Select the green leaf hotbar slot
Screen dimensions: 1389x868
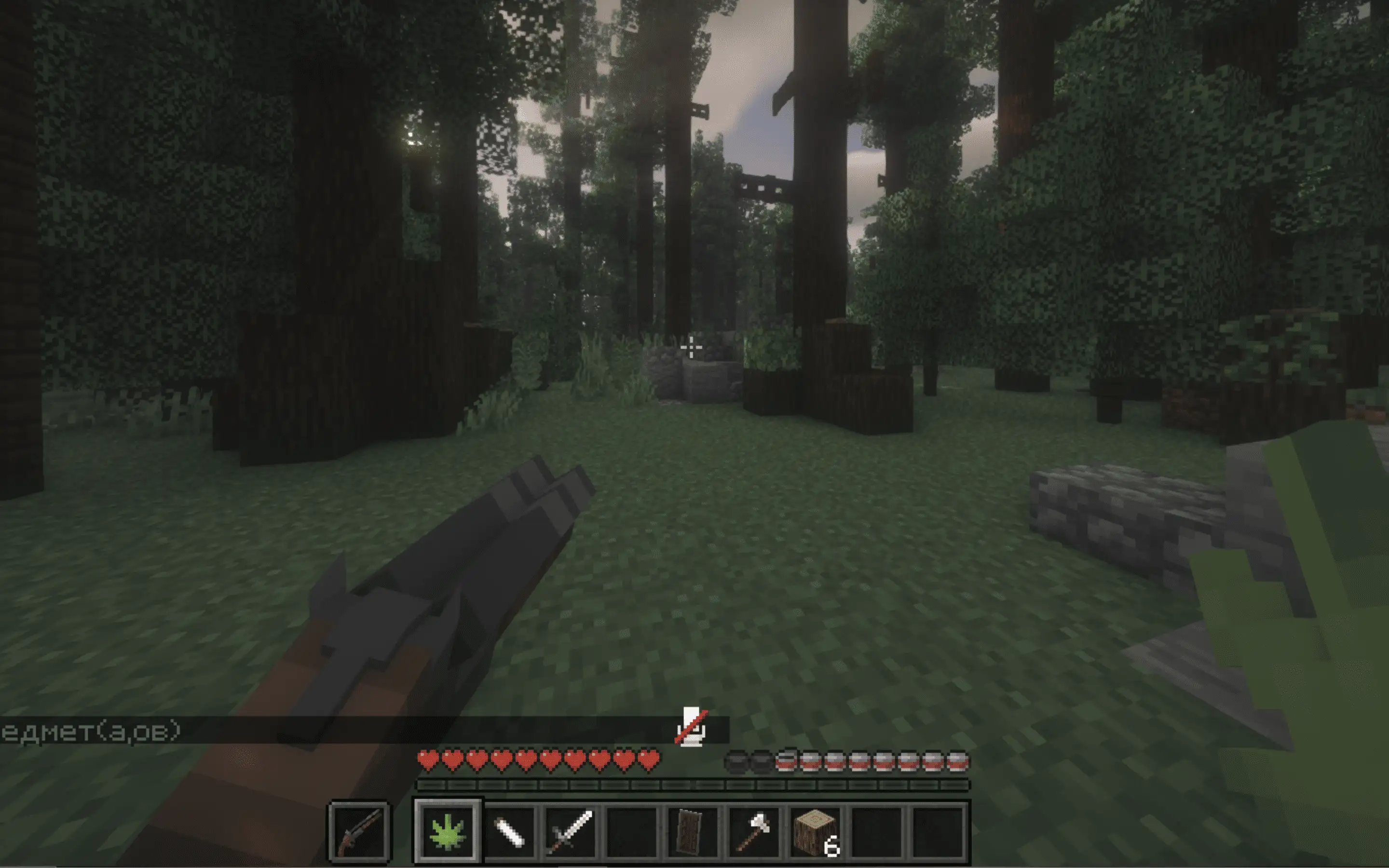point(447,830)
